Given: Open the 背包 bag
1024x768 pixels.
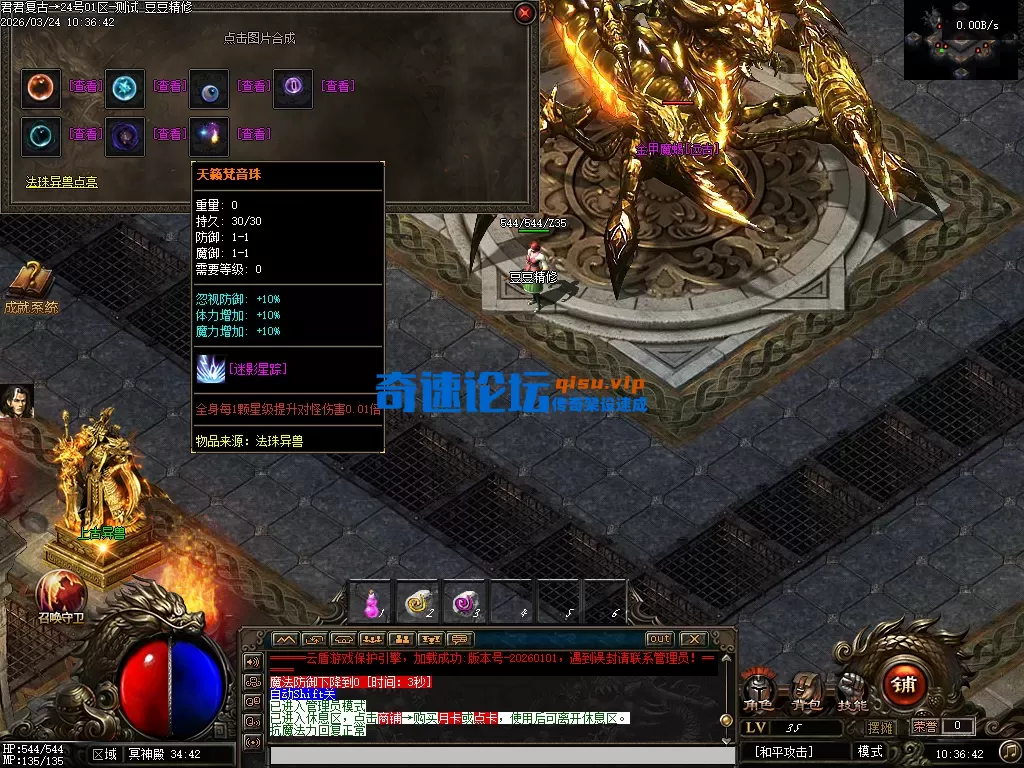Looking at the screenshot, I should [805, 689].
